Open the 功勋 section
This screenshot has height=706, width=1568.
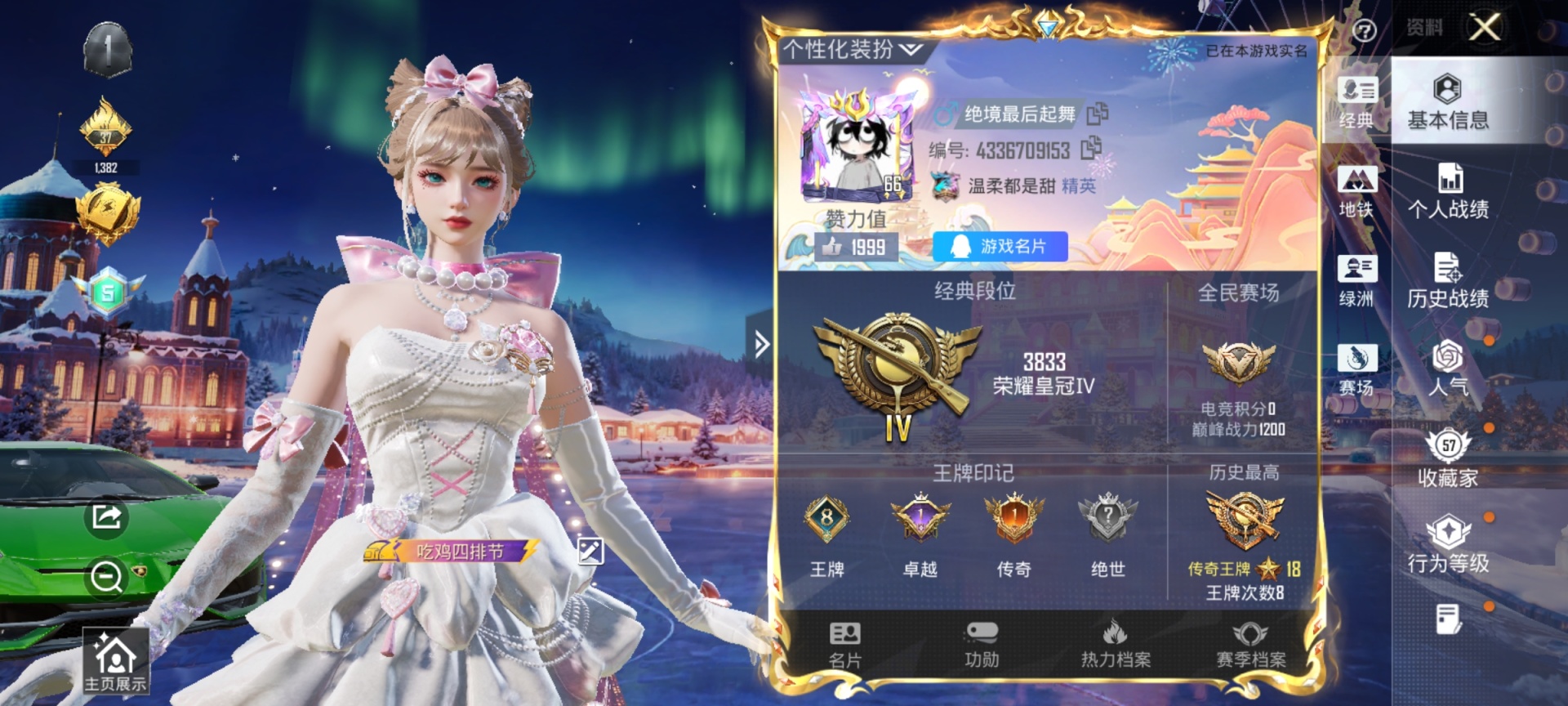coord(981,645)
